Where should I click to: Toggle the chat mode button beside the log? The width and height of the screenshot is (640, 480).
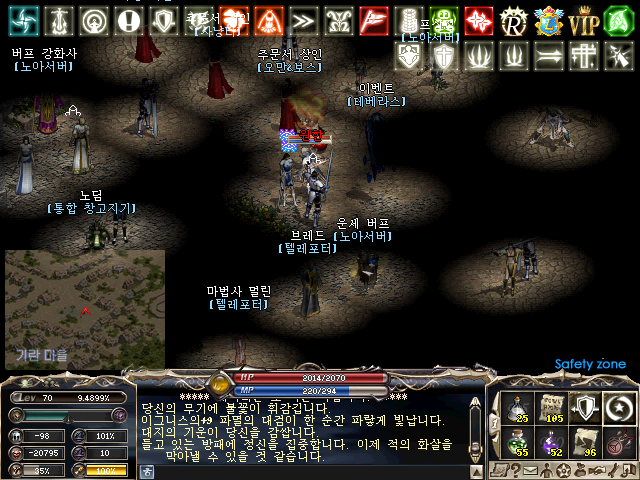click(146, 470)
